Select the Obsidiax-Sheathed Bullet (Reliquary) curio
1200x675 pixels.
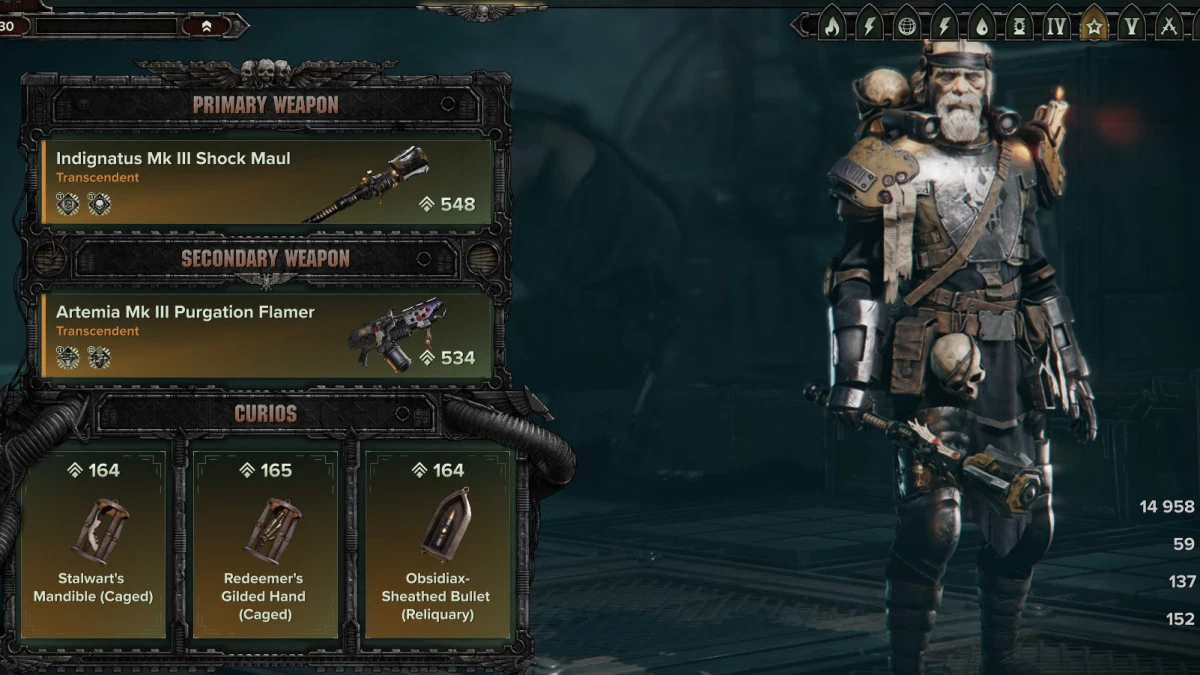click(439, 541)
